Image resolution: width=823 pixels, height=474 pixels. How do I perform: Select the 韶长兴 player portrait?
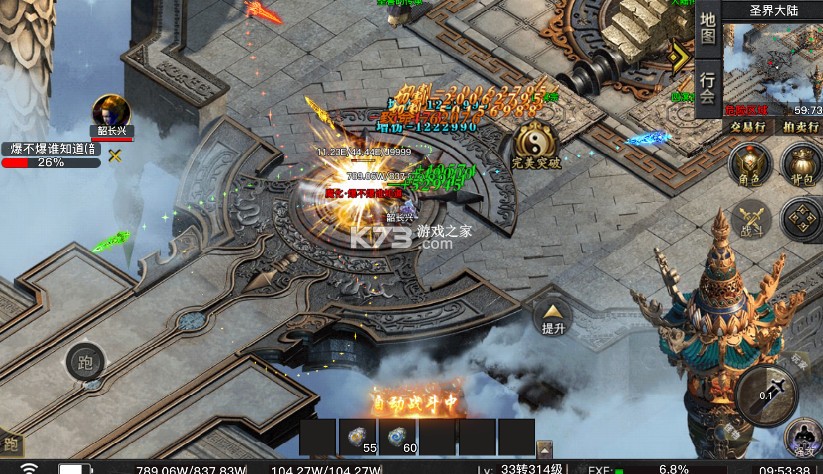click(x=110, y=113)
